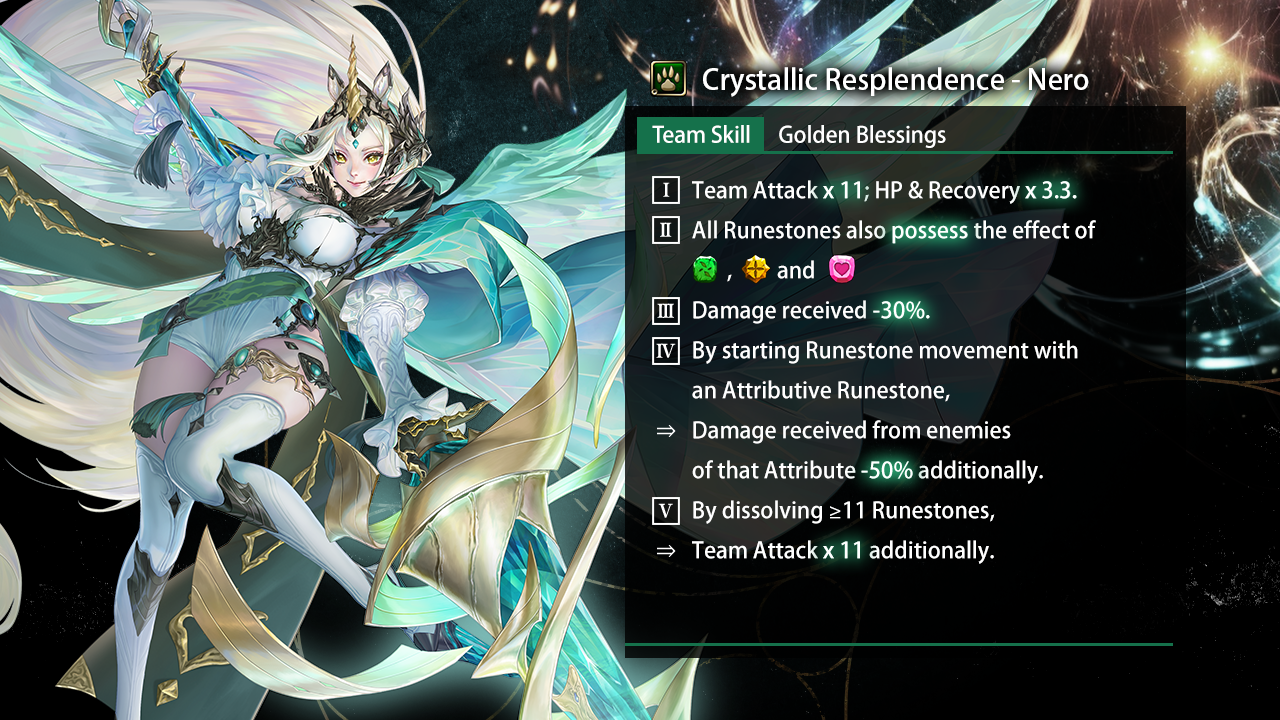The height and width of the screenshot is (720, 1280).
Task: Select the Team Skill tab
Action: 701,135
